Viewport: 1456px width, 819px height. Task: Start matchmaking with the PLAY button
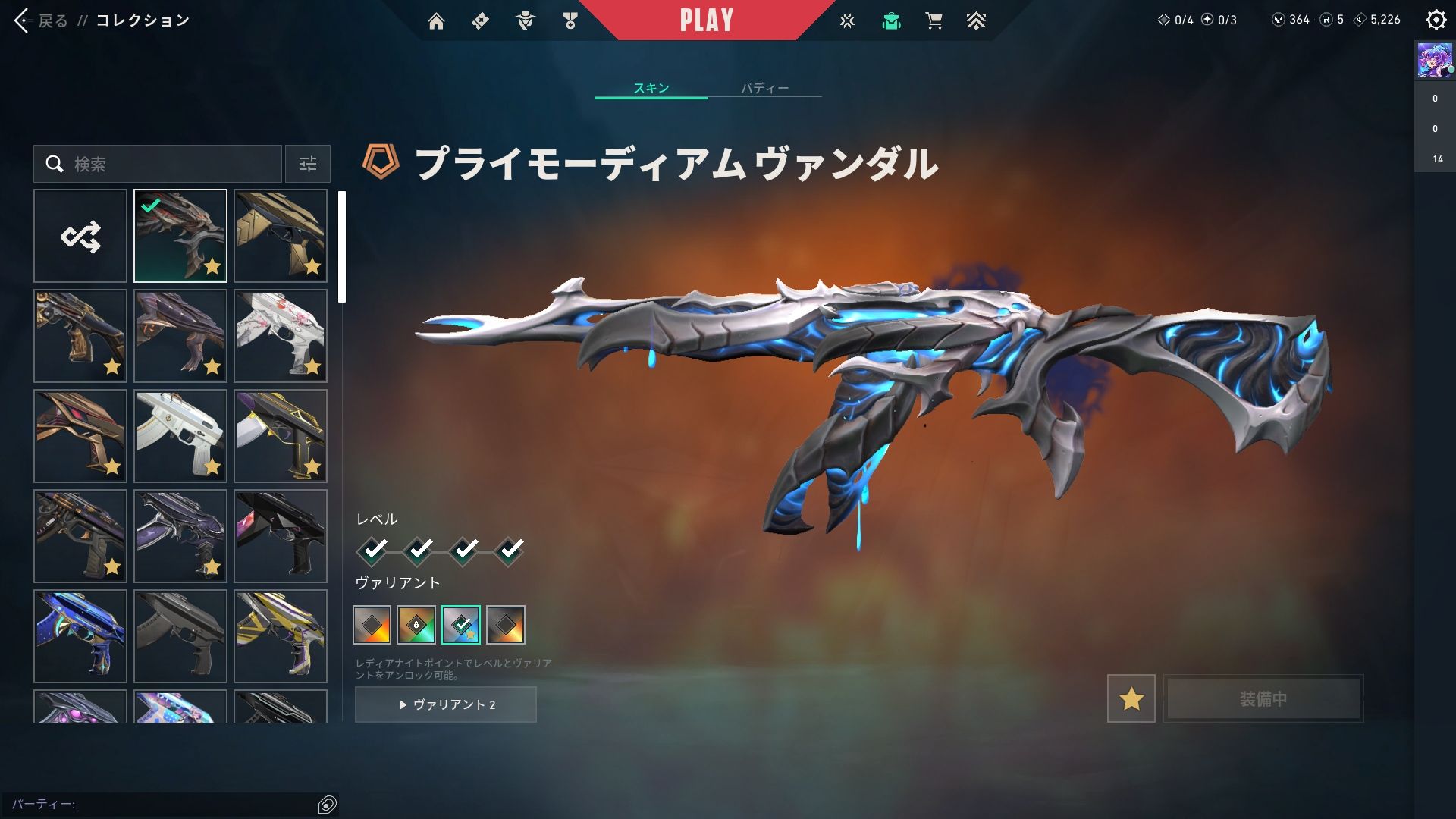click(x=706, y=20)
